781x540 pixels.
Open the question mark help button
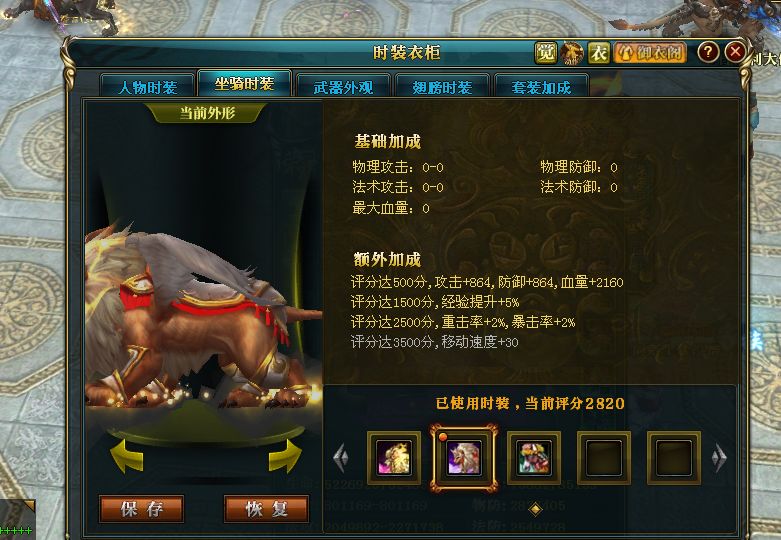tap(707, 53)
